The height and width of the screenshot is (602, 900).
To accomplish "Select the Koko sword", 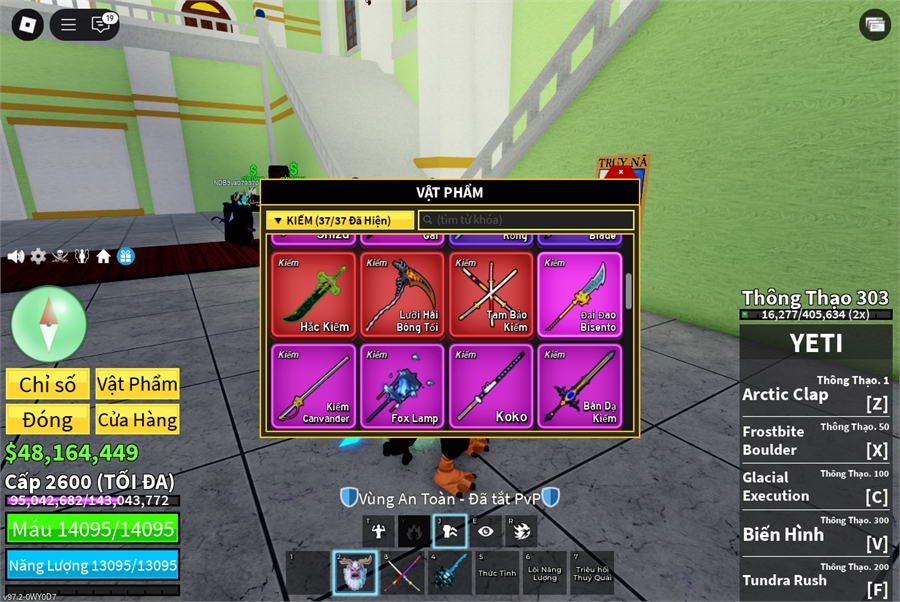I will (491, 386).
